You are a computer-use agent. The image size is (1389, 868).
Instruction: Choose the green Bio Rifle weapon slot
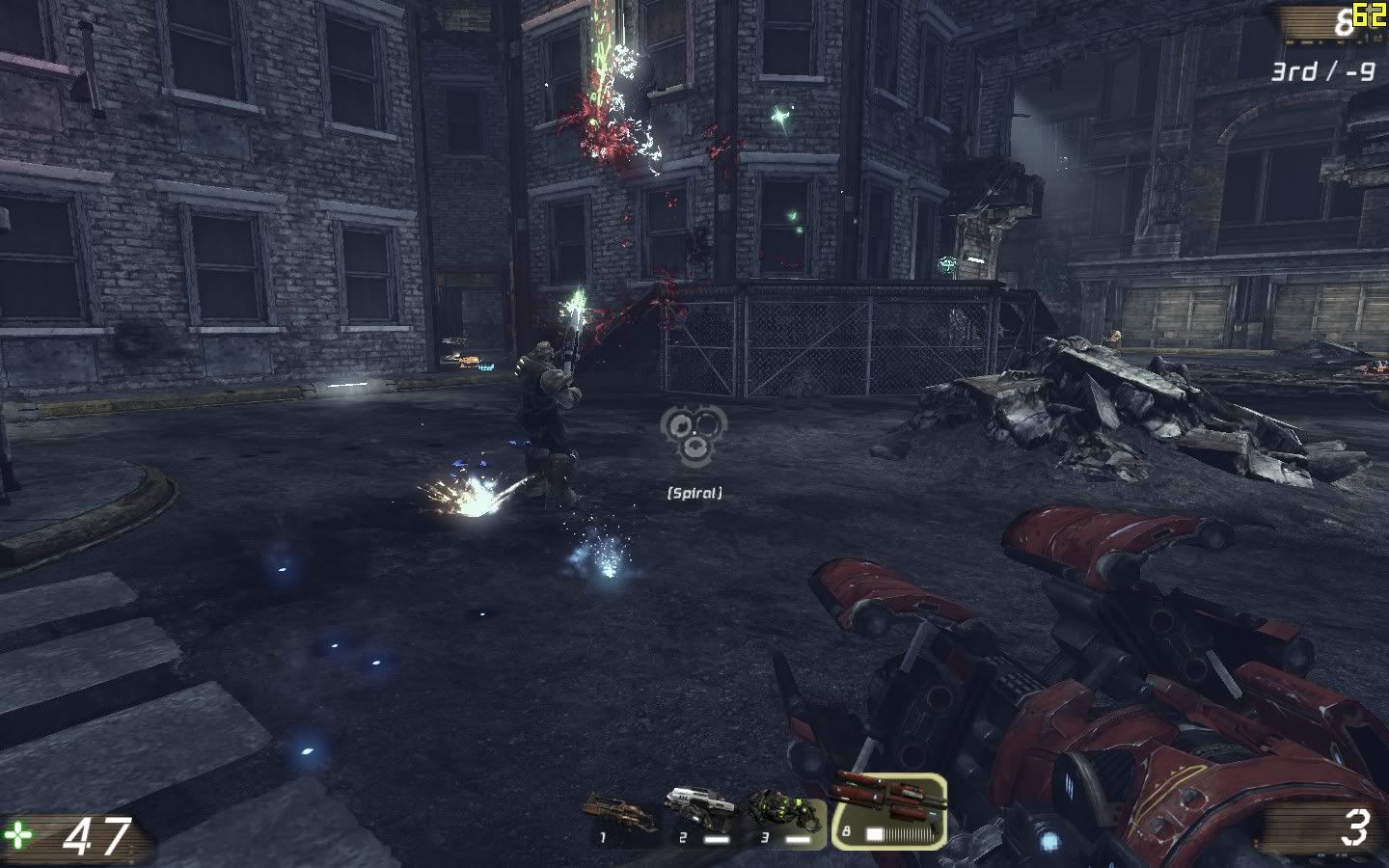786,817
